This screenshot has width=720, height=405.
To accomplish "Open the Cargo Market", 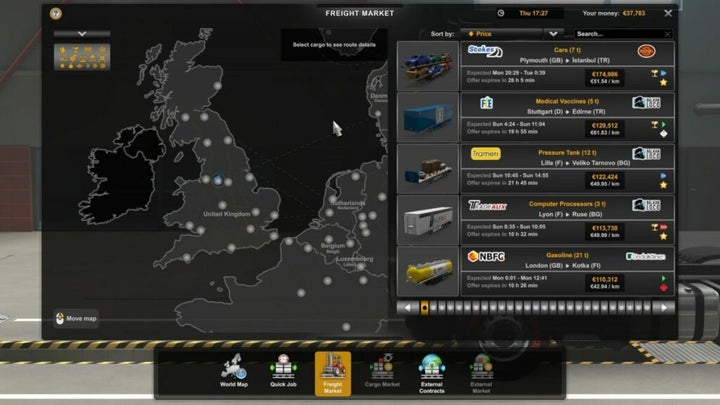I will [x=383, y=372].
